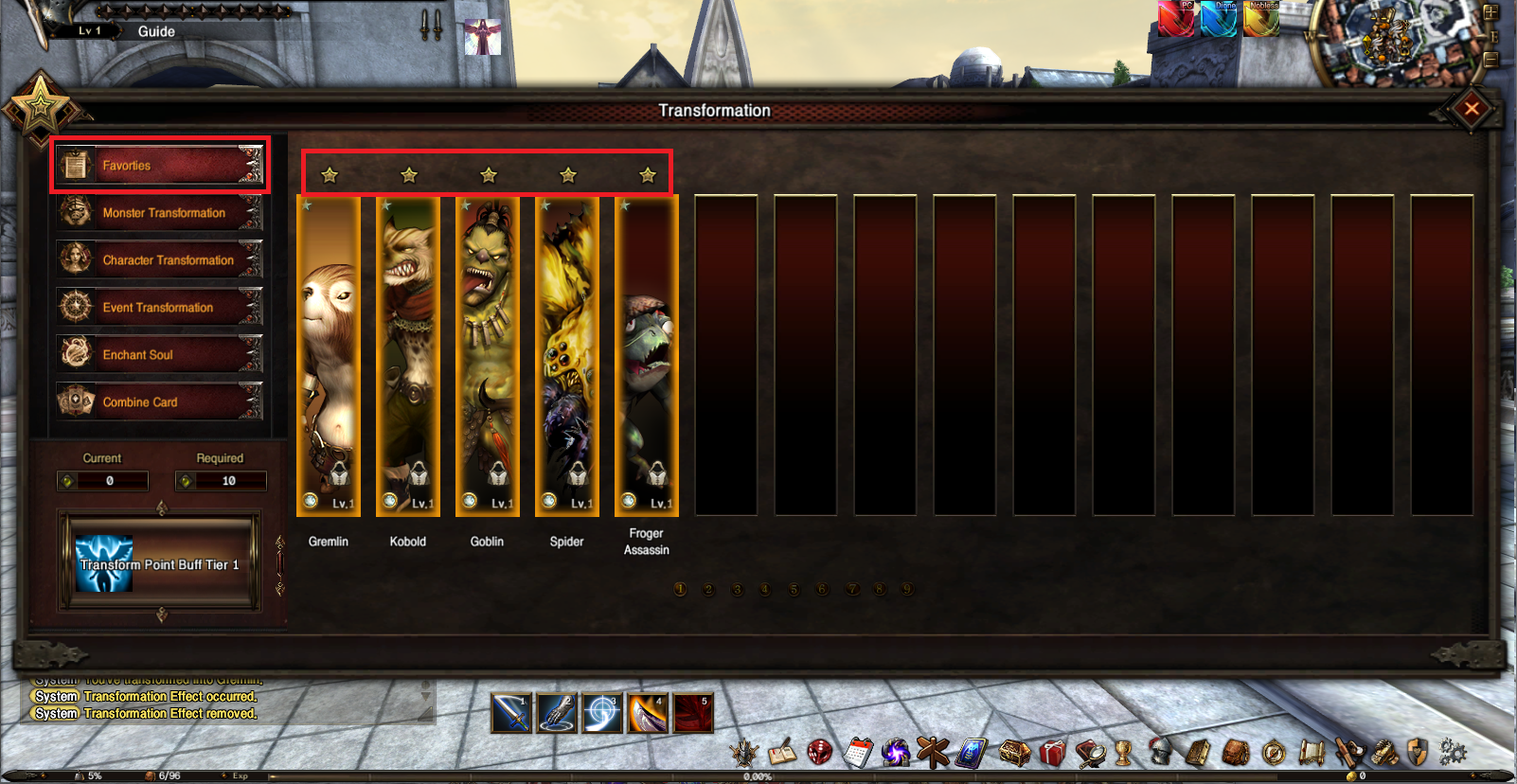Toggle the favorite star above Gremlin

coord(330,175)
